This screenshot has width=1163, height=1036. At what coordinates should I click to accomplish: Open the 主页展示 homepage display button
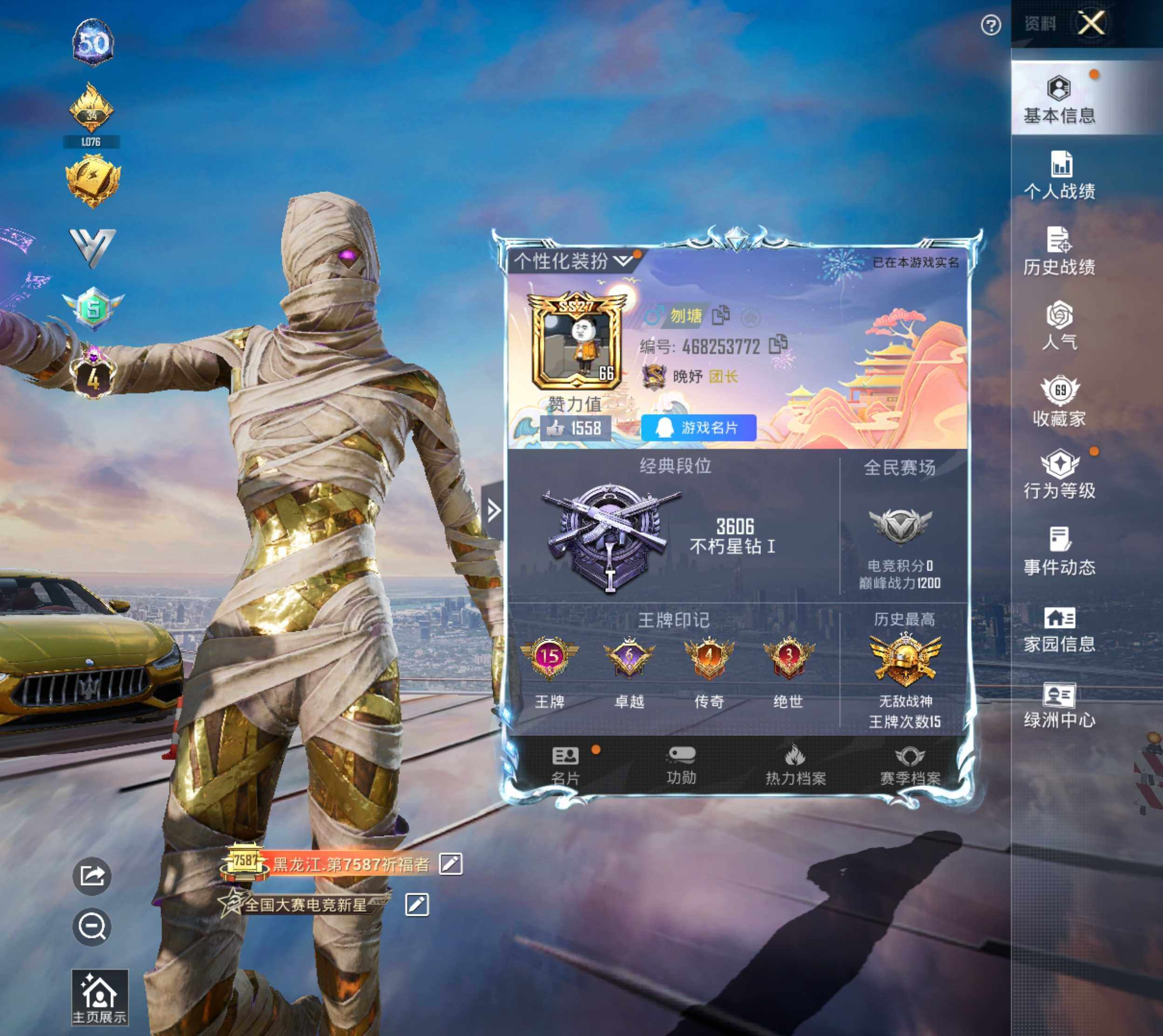coord(100,997)
